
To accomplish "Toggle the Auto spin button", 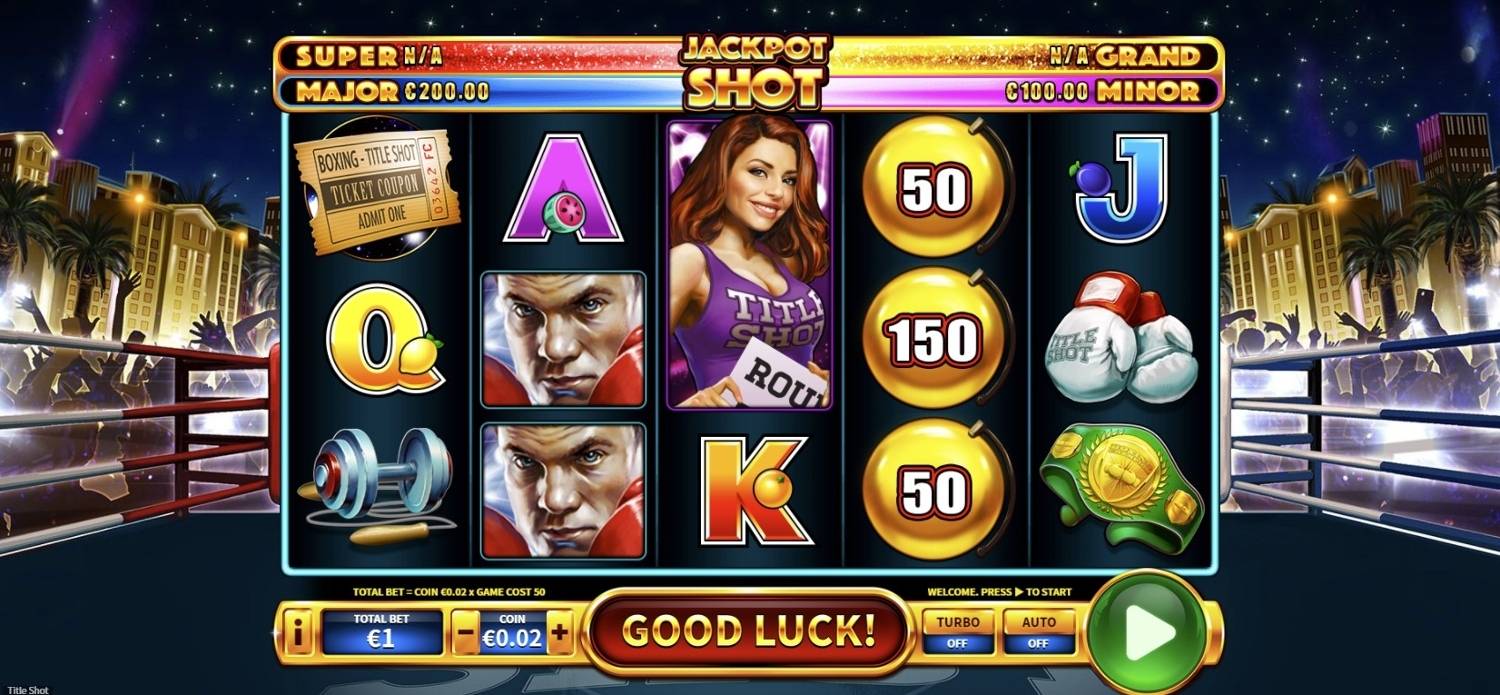I will [1038, 631].
